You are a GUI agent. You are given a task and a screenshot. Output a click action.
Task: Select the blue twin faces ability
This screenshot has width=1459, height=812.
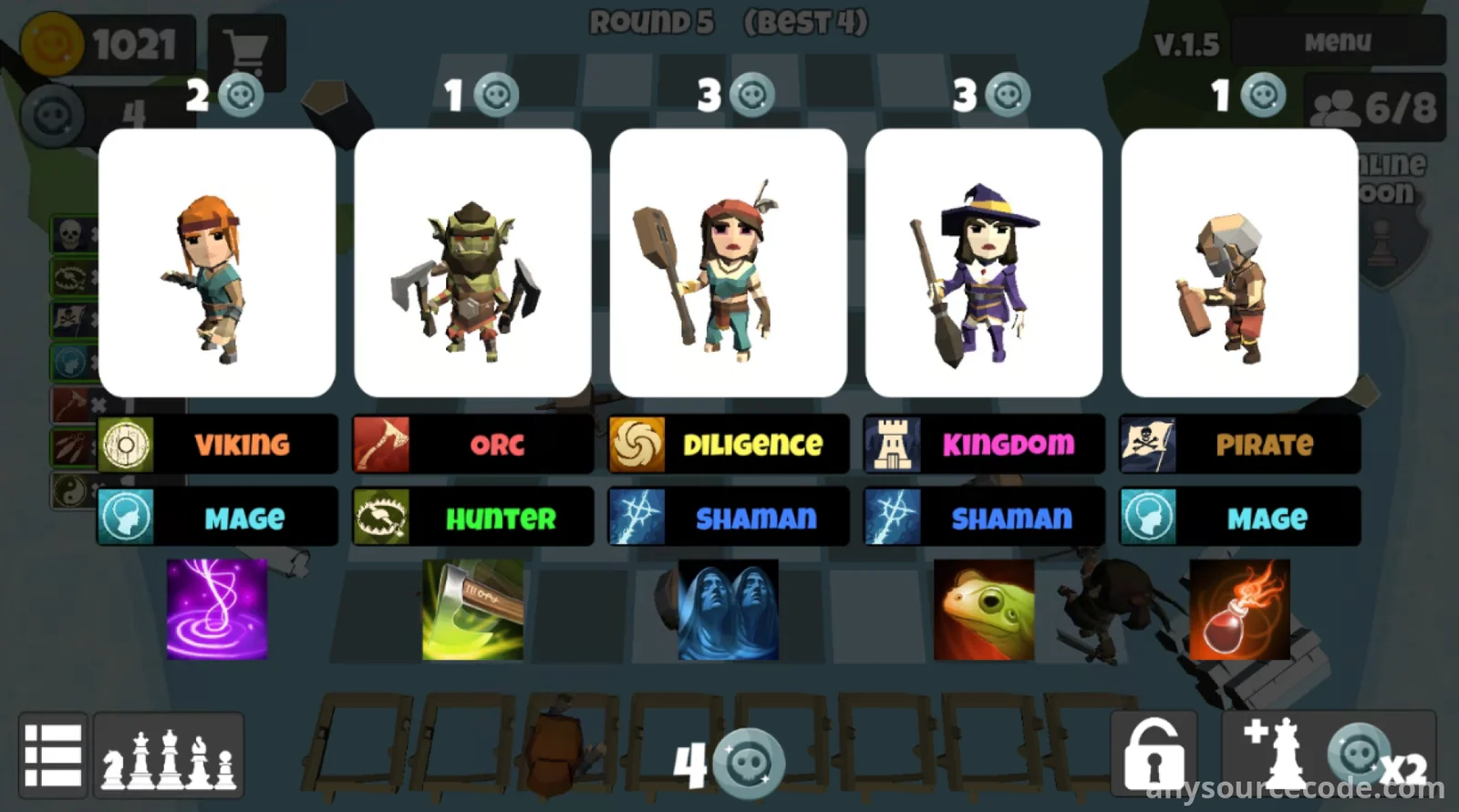[x=728, y=609]
